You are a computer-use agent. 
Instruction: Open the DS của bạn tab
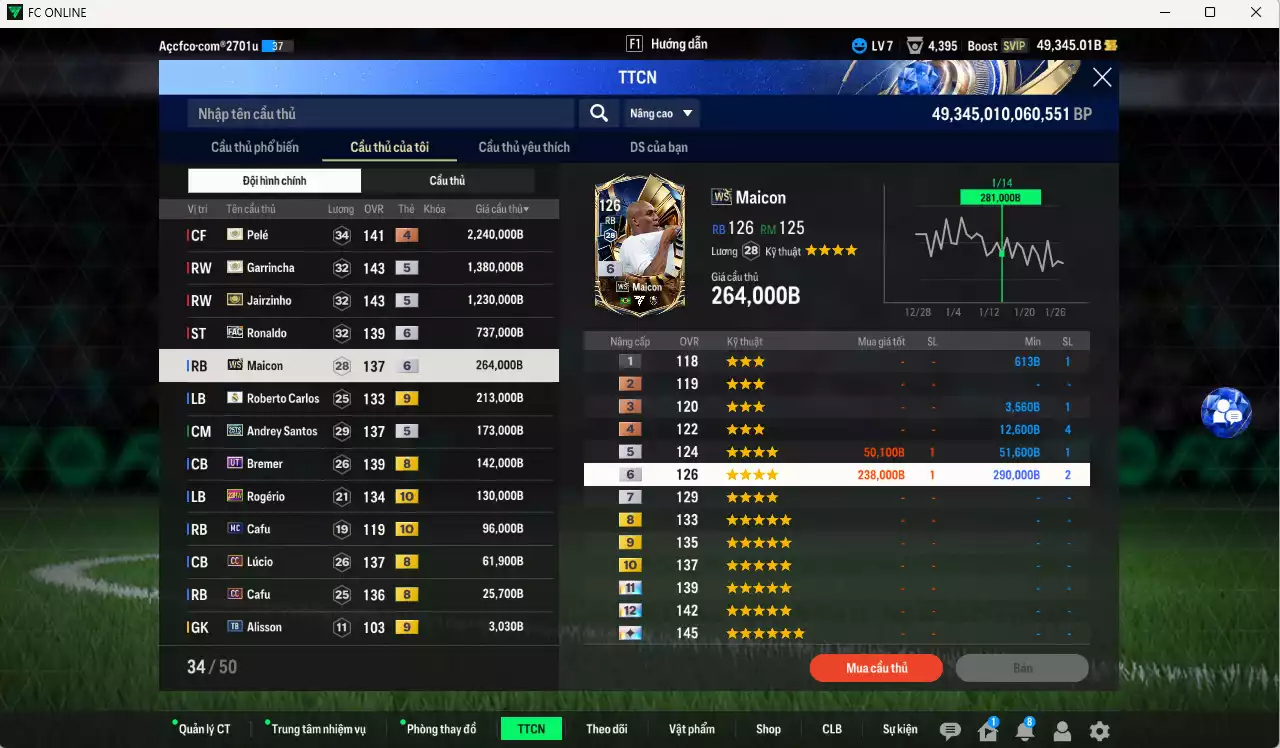659,147
